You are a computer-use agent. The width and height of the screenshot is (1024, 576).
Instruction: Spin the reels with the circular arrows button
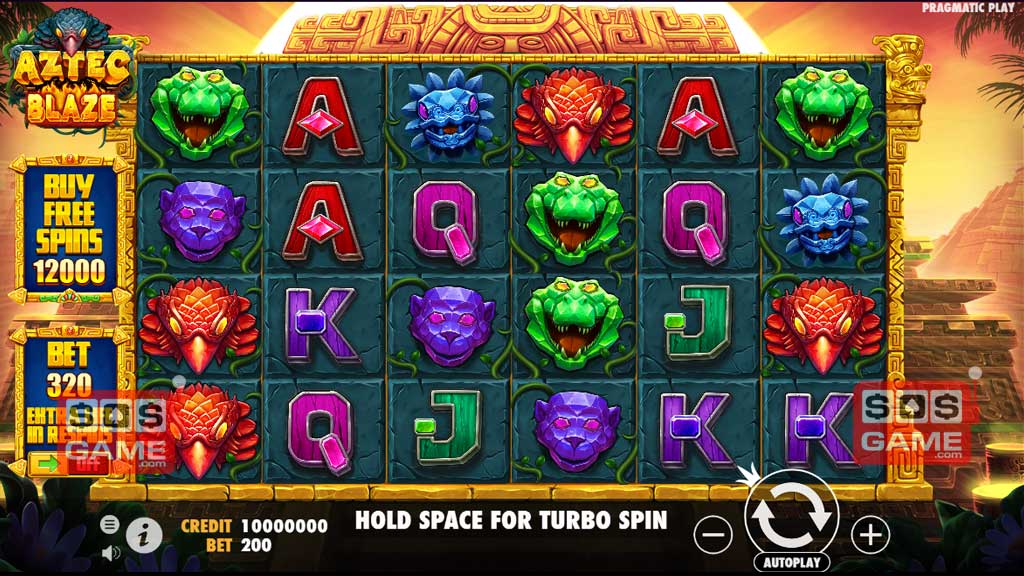(x=791, y=512)
